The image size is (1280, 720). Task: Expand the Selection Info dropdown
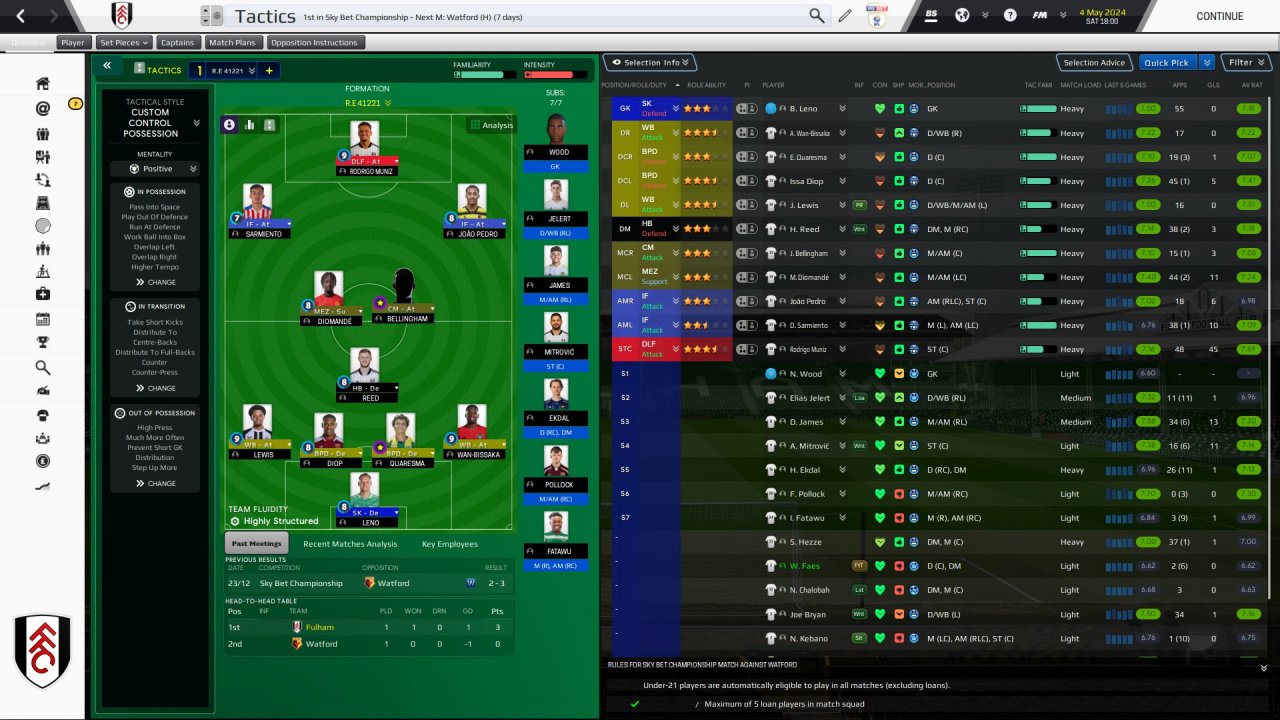click(x=651, y=63)
